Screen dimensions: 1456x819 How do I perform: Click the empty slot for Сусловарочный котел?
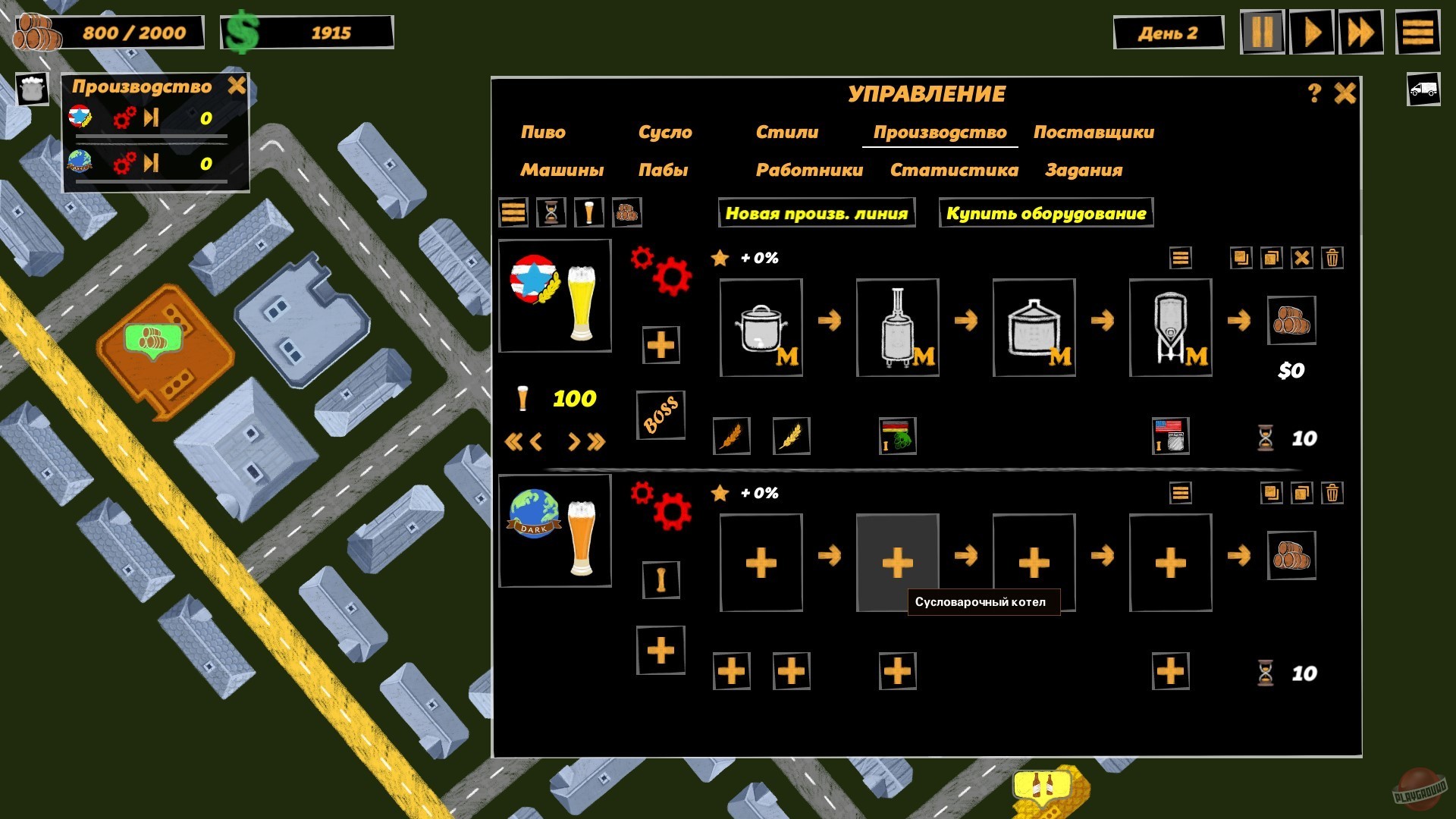(897, 561)
